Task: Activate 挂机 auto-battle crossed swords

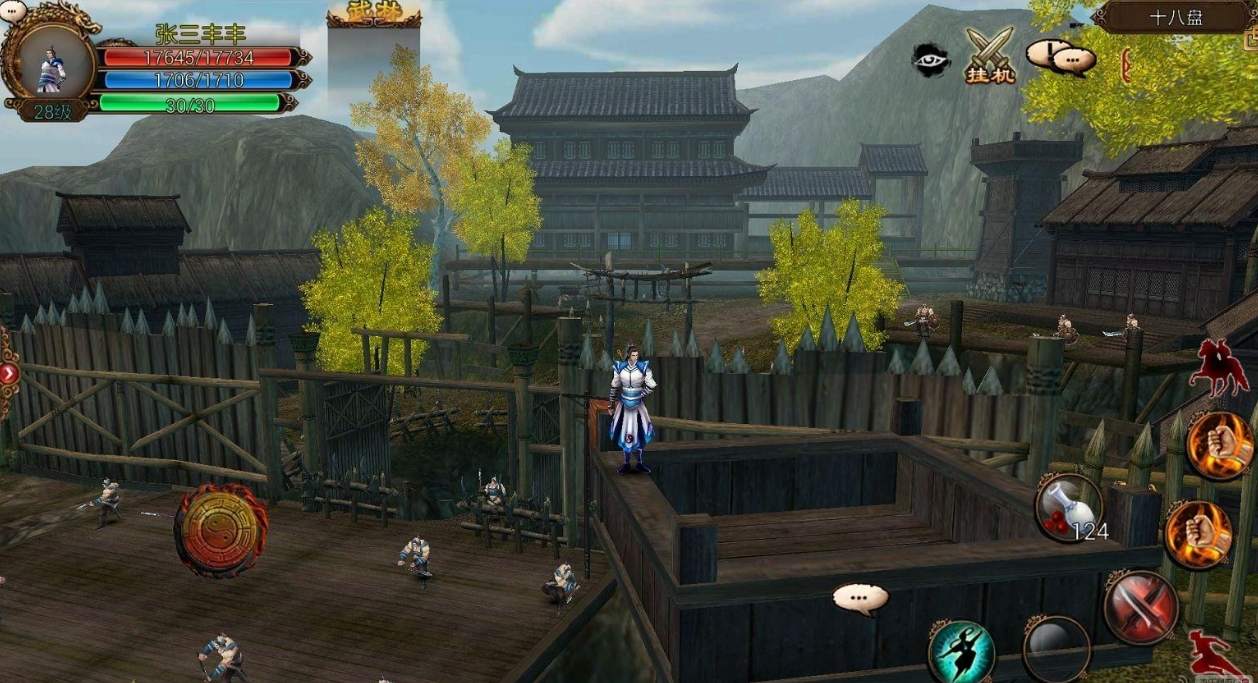Action: (989, 55)
